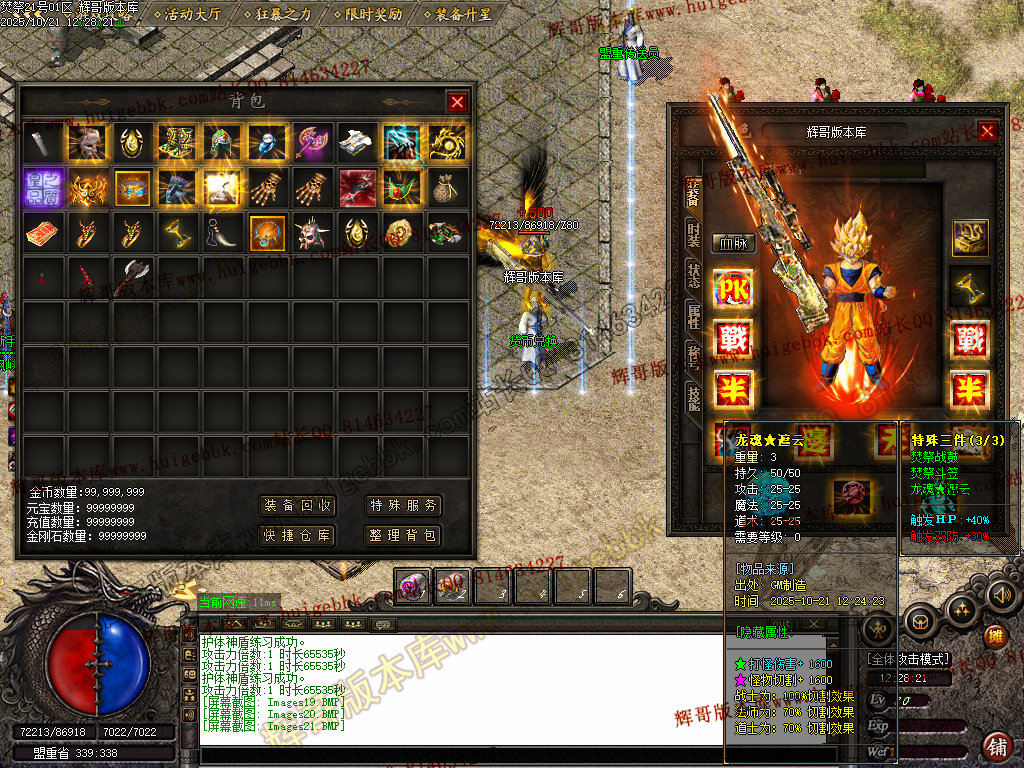Select the double-bladed axe in the bag
The width and height of the screenshot is (1024, 768).
click(x=134, y=277)
